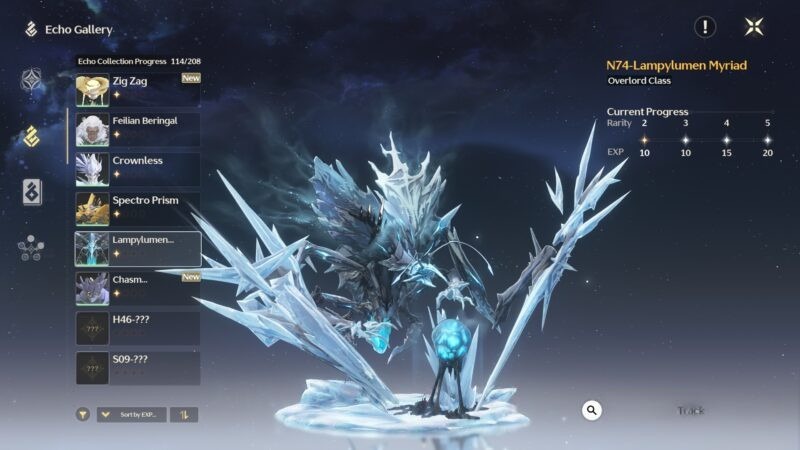Choose Feilian Beringal from the echo list
The height and width of the screenshot is (450, 800).
(138, 129)
